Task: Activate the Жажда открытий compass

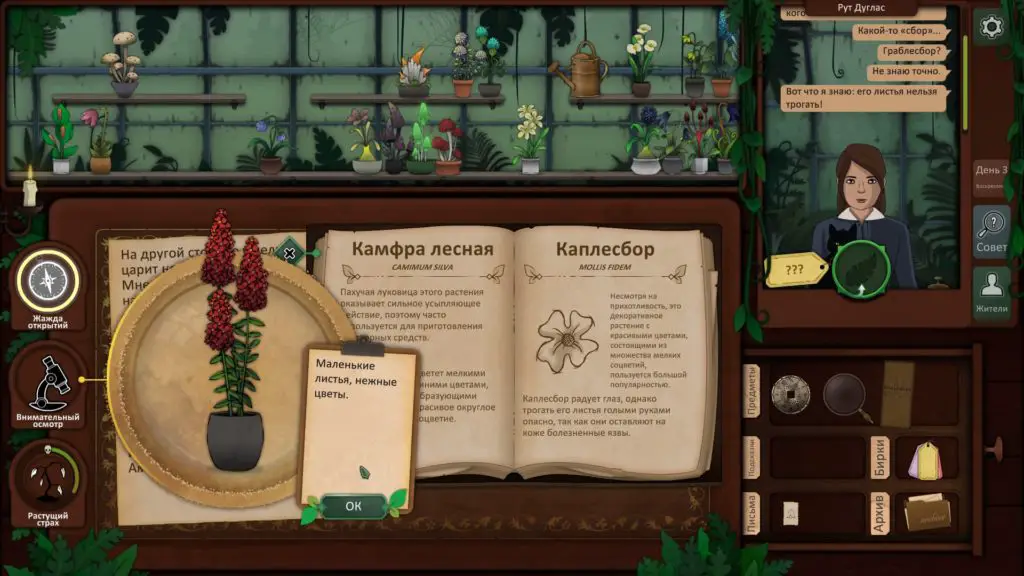Action: (46, 281)
